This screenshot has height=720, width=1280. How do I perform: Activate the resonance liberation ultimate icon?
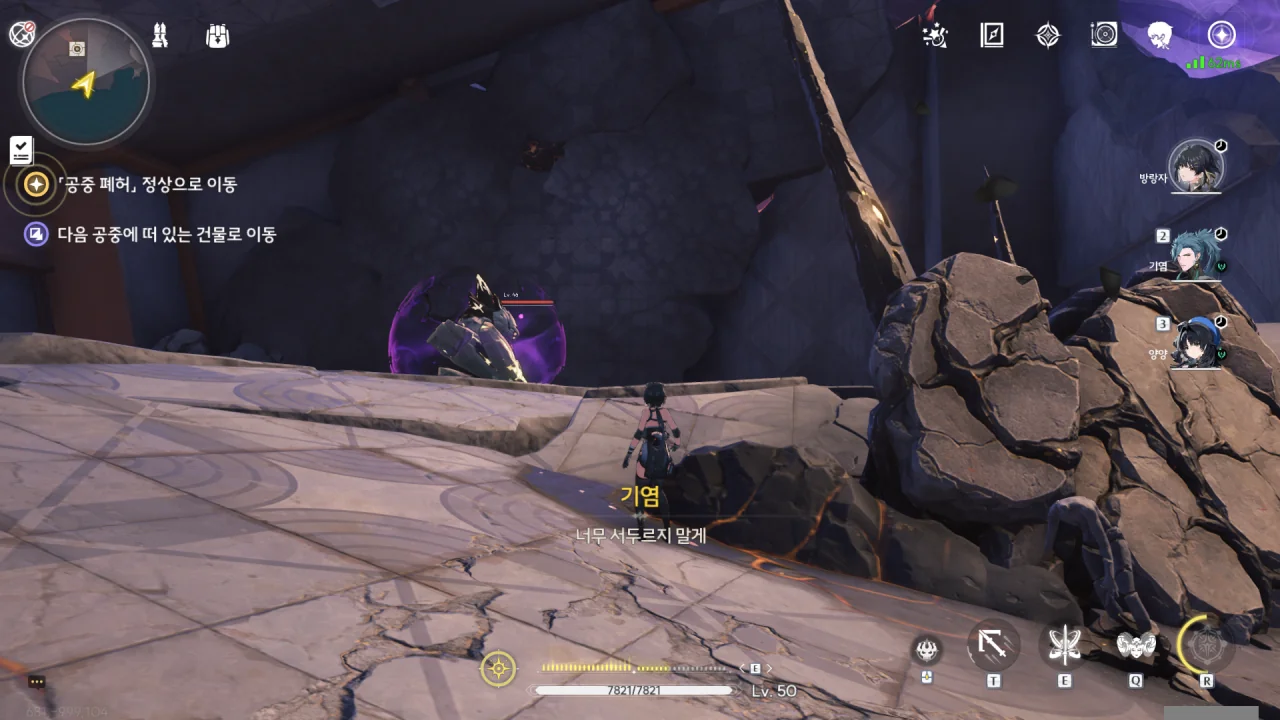pos(1207,645)
